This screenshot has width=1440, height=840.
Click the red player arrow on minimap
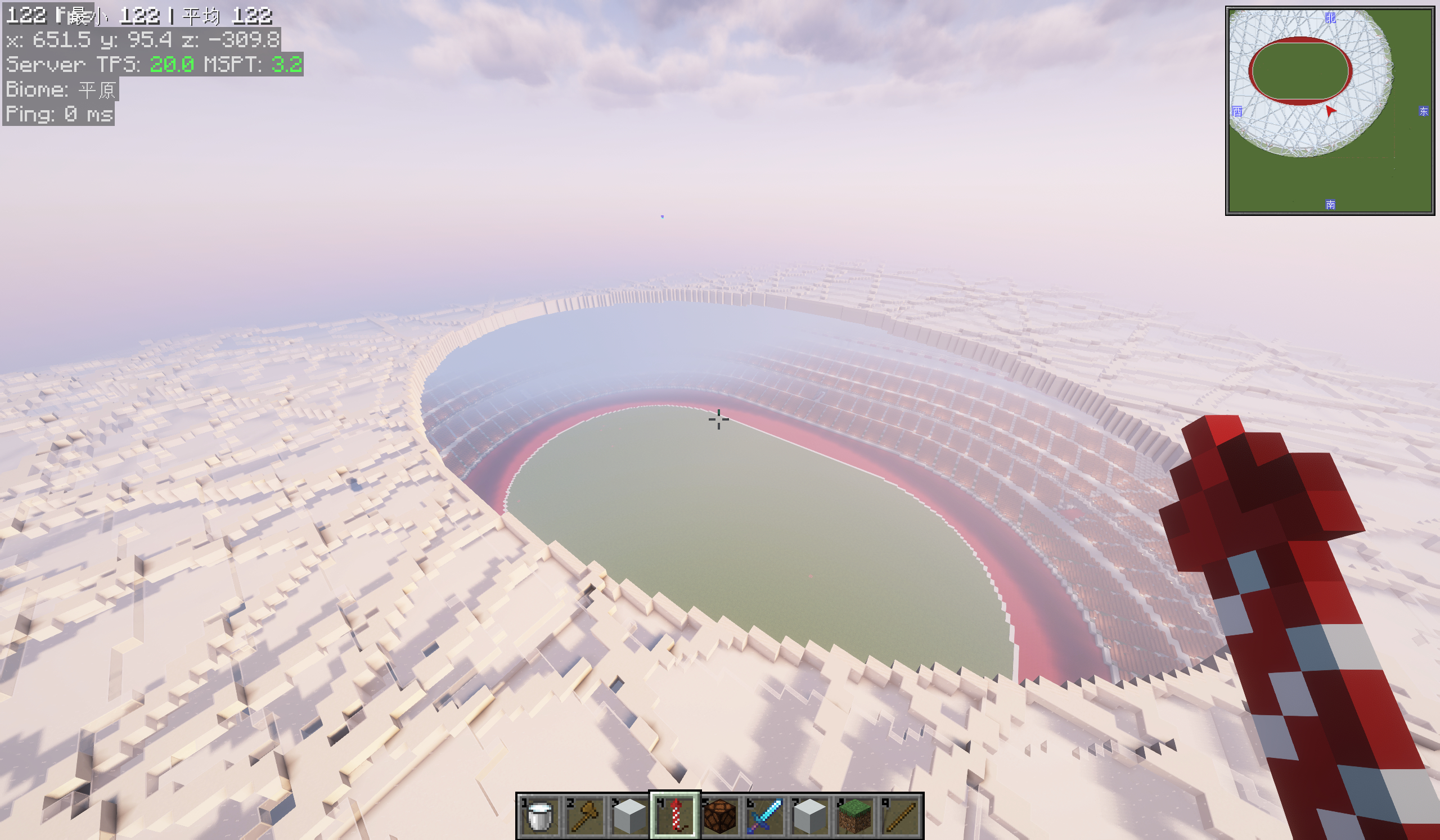pos(1330,111)
